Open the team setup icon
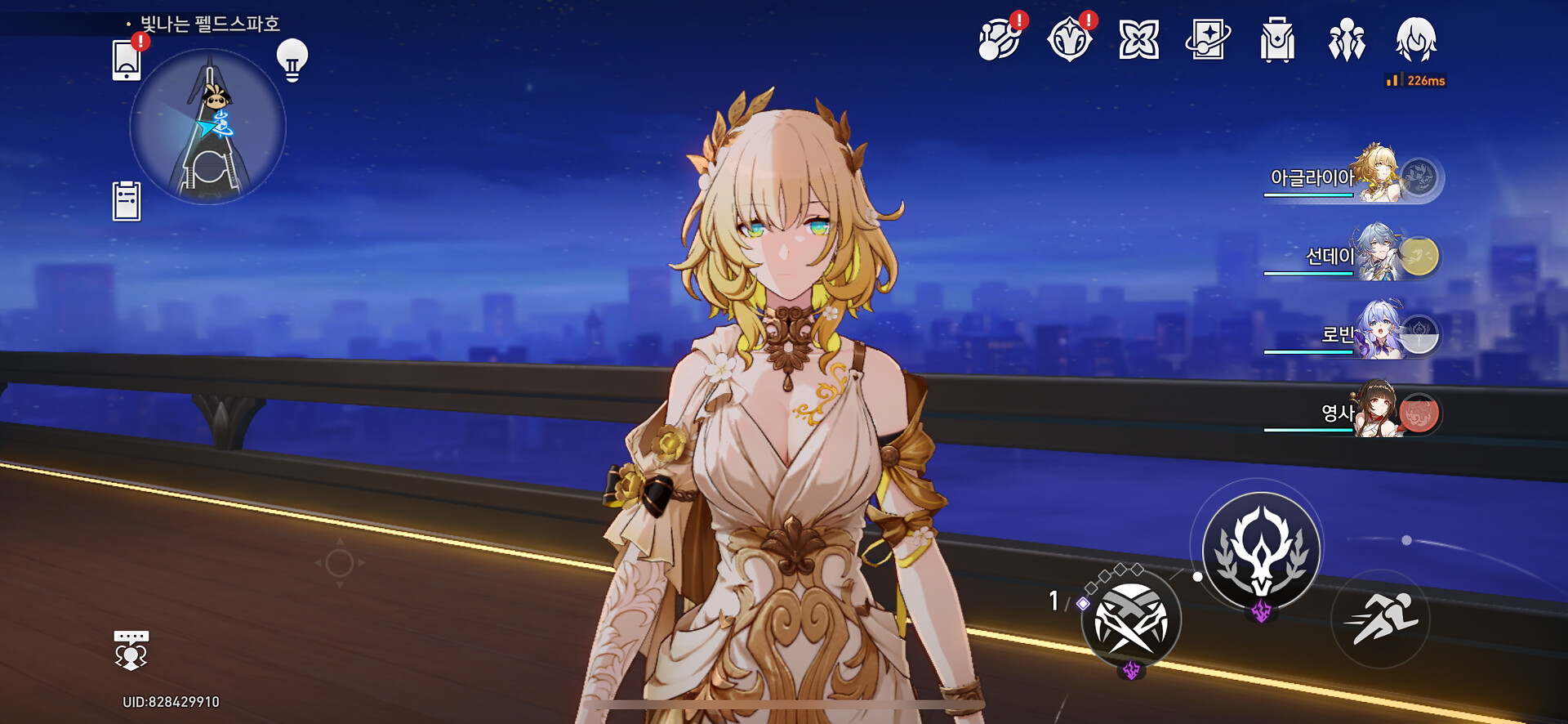Image resolution: width=1568 pixels, height=724 pixels. [1347, 40]
